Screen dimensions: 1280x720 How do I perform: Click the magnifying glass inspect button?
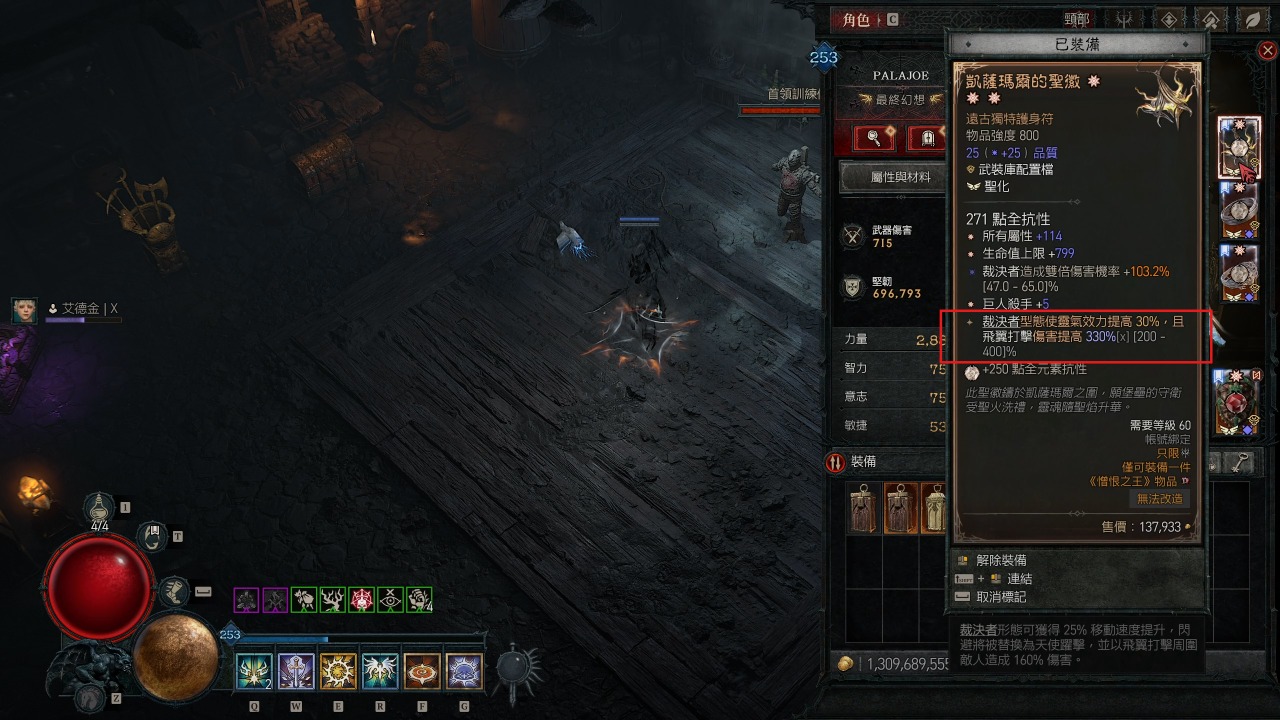click(x=874, y=138)
